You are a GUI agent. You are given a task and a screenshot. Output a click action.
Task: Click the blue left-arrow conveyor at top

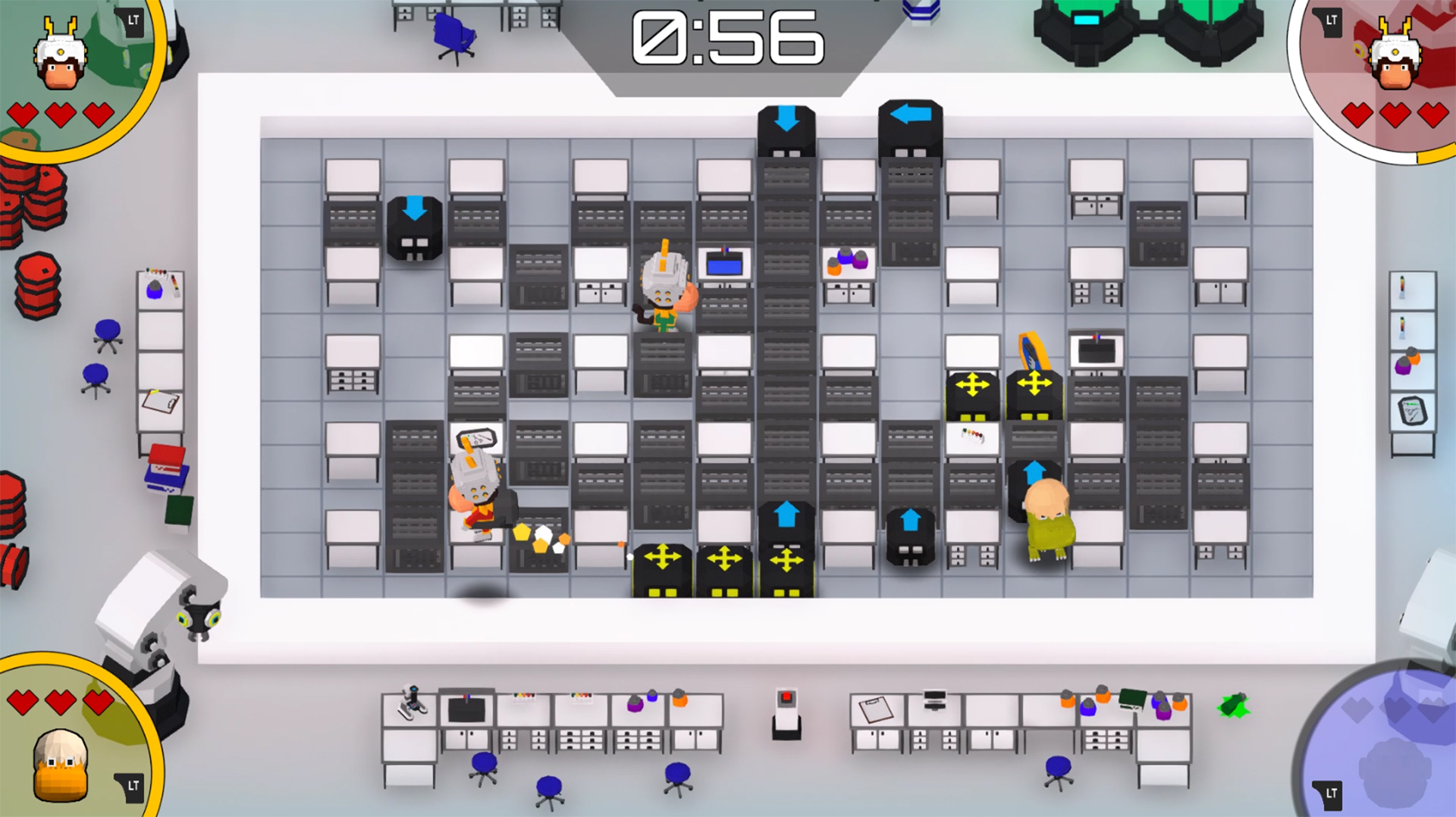pos(910,114)
